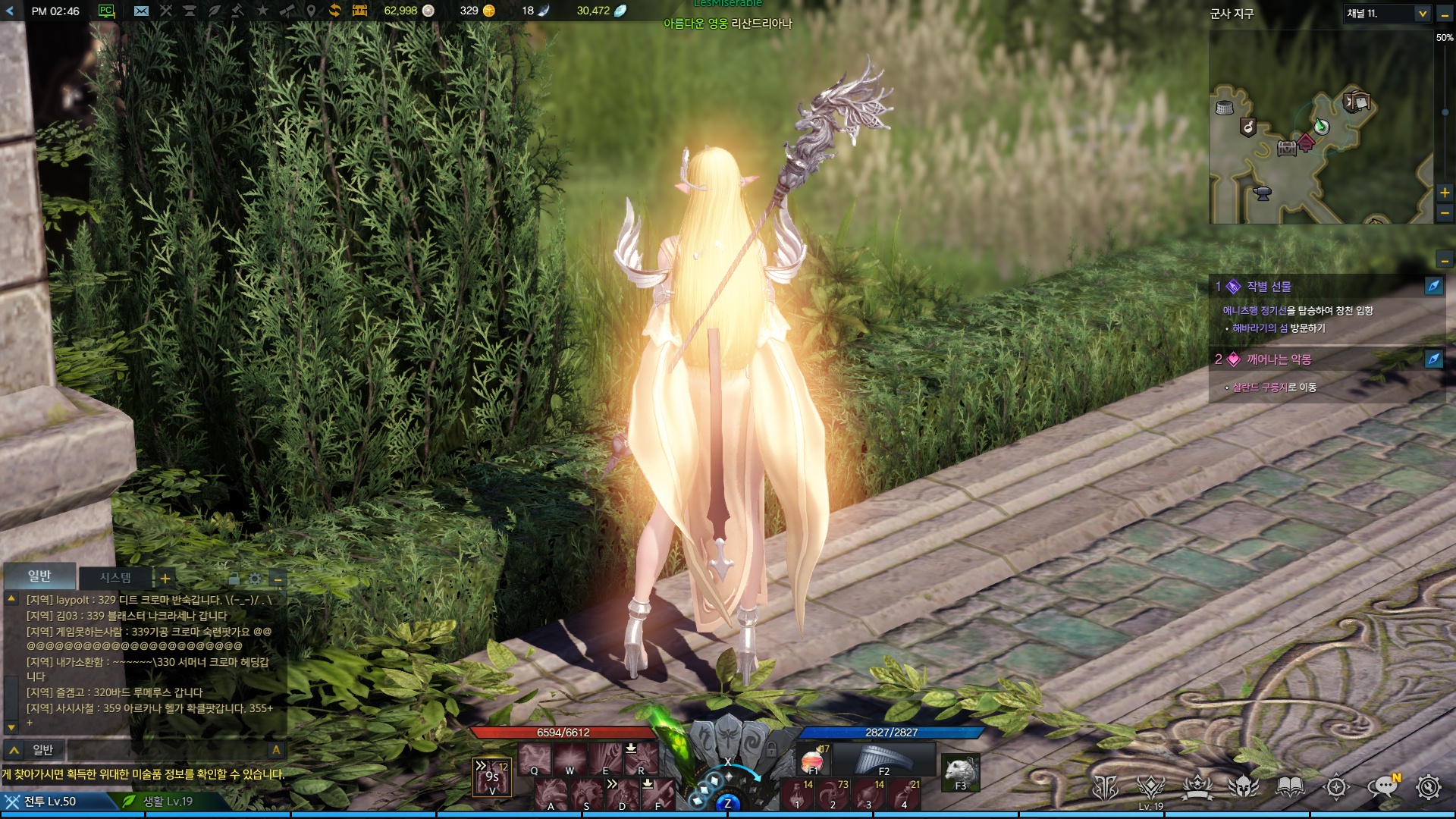Activate the skill bound to Q
The image size is (1456, 819).
tap(534, 758)
